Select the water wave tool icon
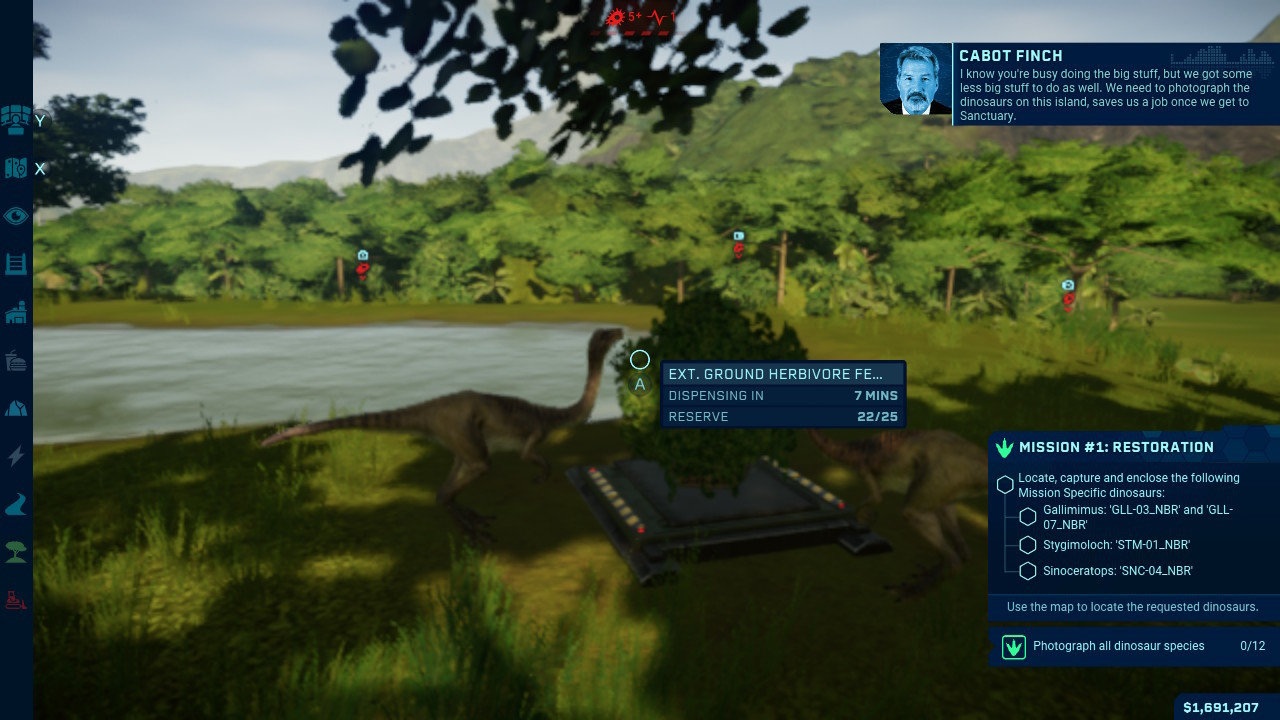The height and width of the screenshot is (720, 1280). coord(16,505)
